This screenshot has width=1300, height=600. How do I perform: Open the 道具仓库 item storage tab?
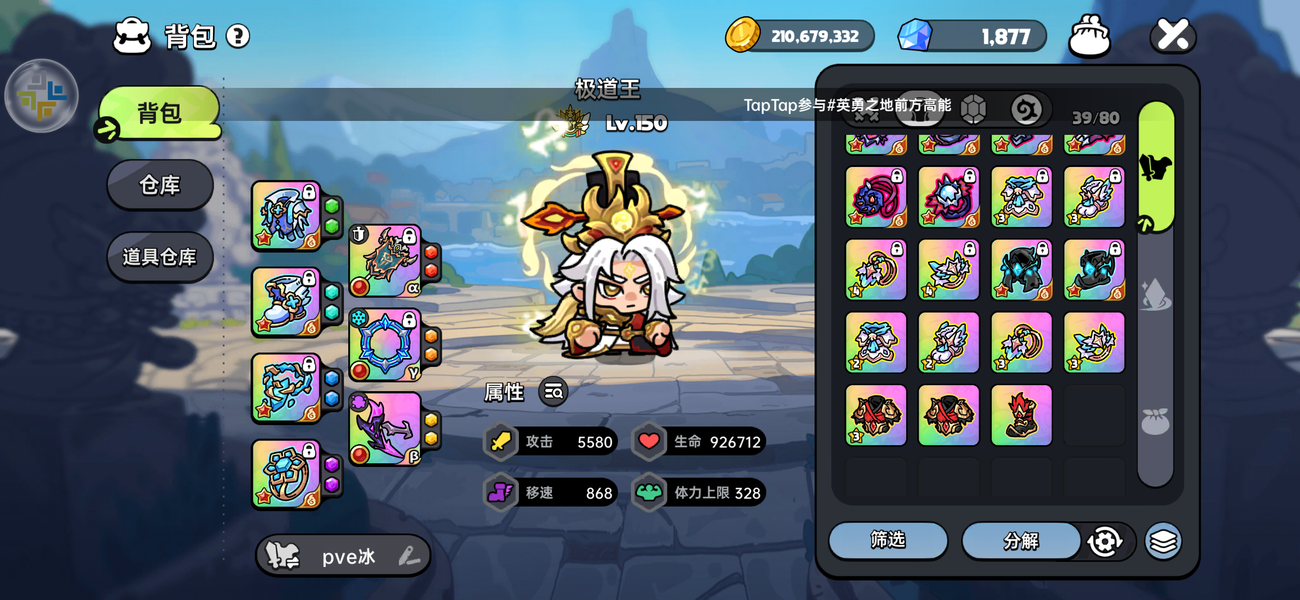(160, 257)
